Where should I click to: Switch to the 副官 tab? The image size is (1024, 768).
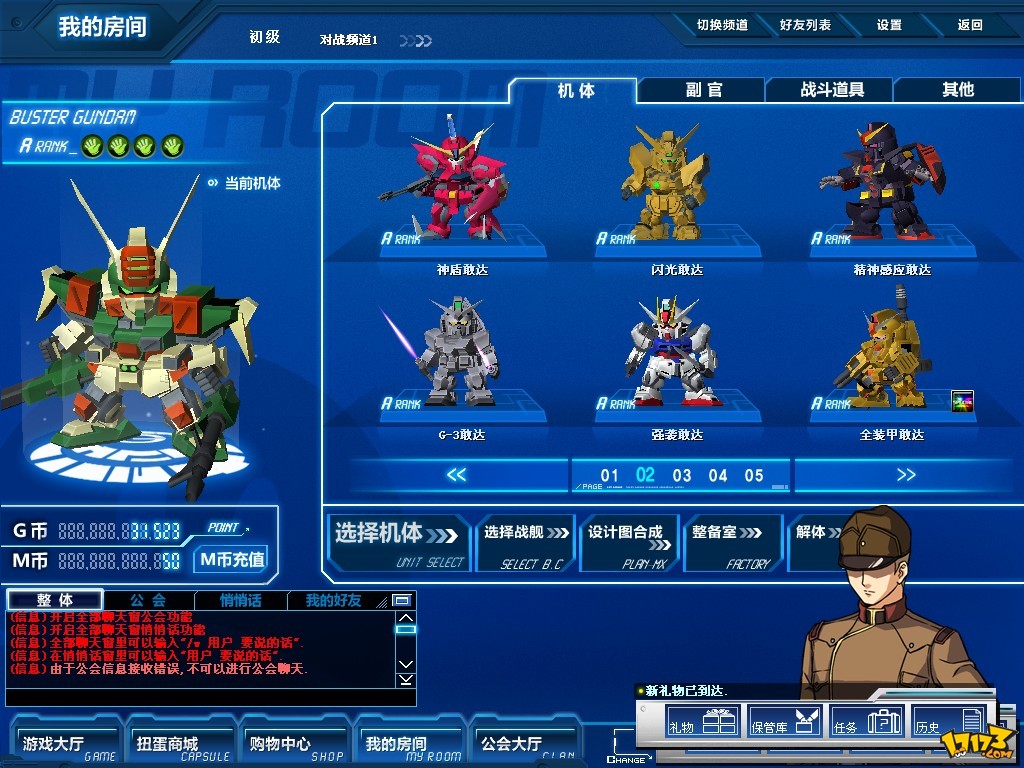(703, 90)
